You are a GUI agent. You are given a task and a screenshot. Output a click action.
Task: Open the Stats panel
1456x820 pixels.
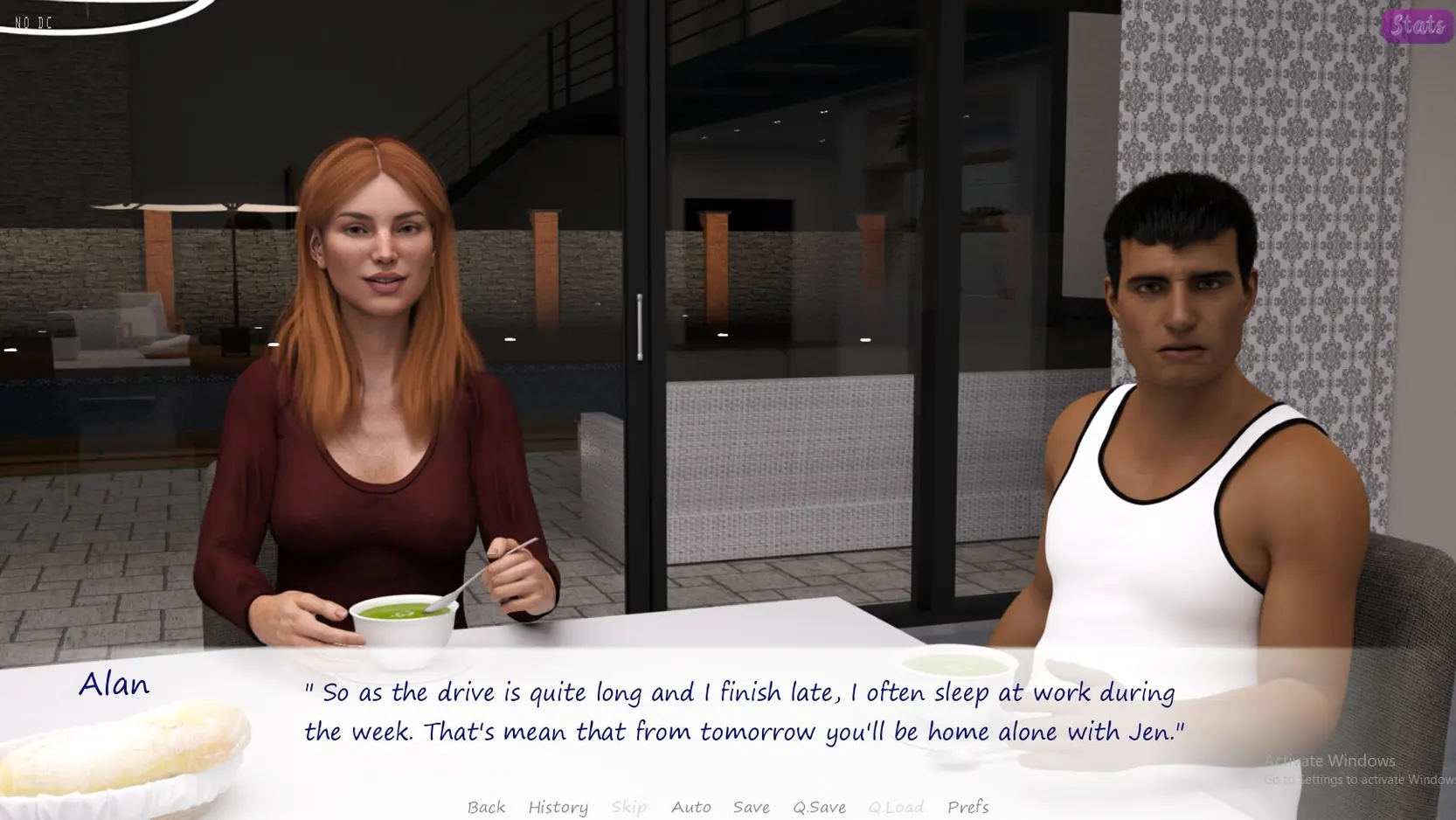click(x=1416, y=25)
